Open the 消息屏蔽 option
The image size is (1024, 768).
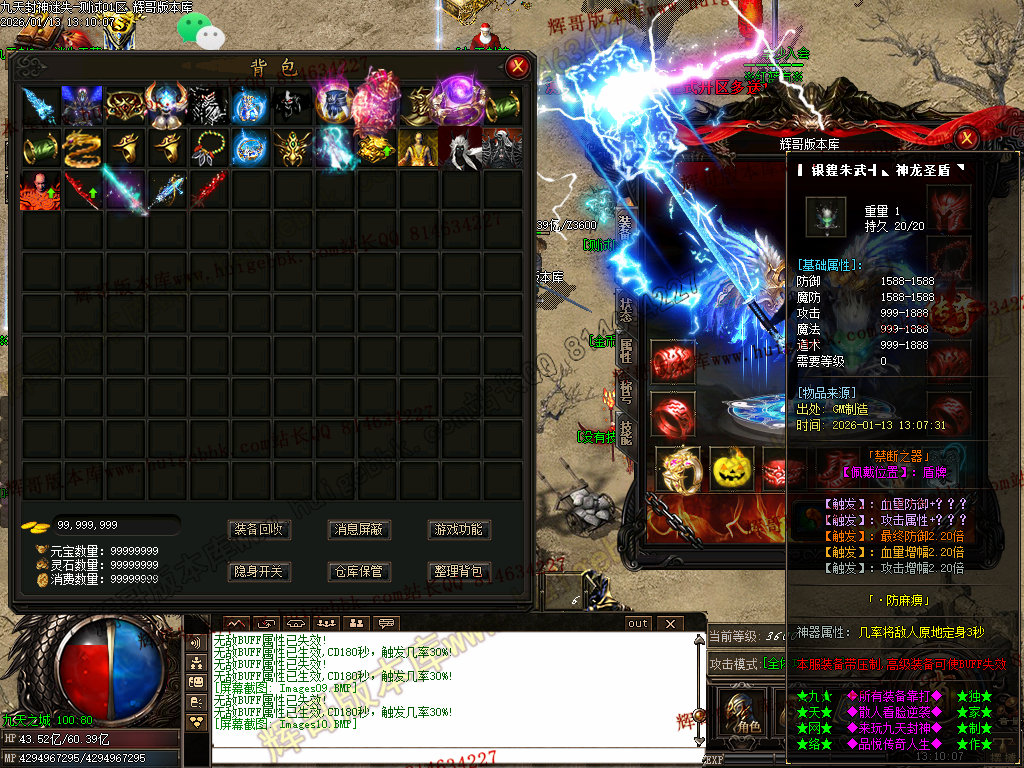coord(358,529)
